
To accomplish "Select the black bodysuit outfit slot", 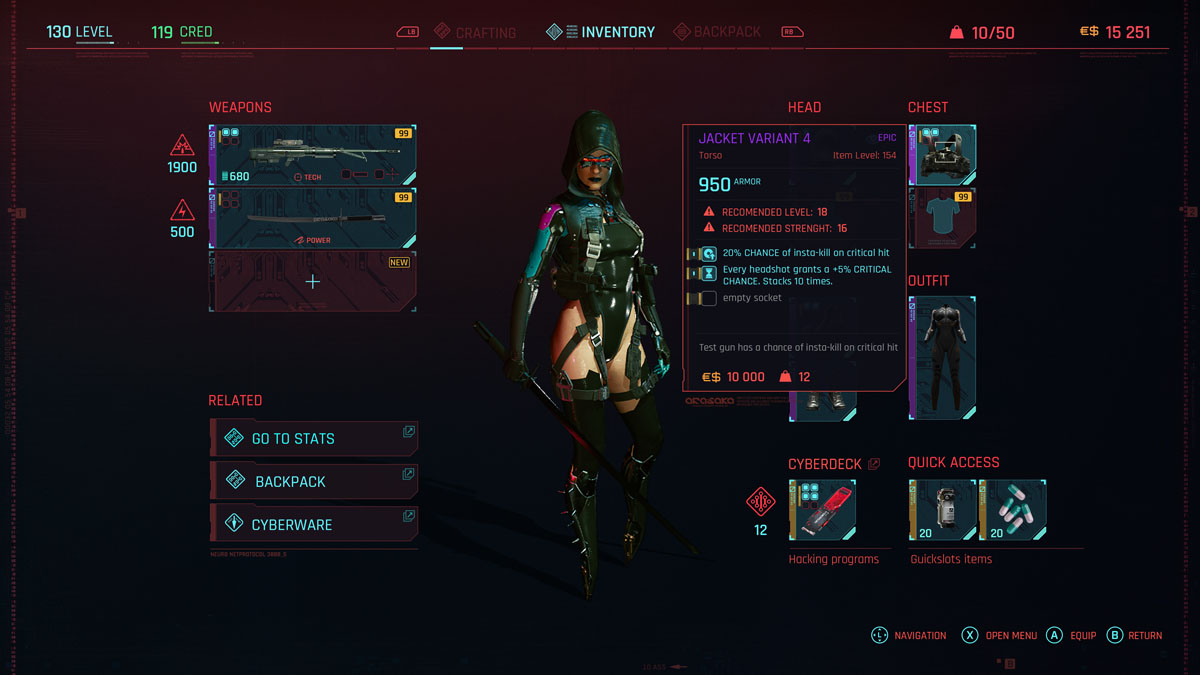I will [942, 358].
